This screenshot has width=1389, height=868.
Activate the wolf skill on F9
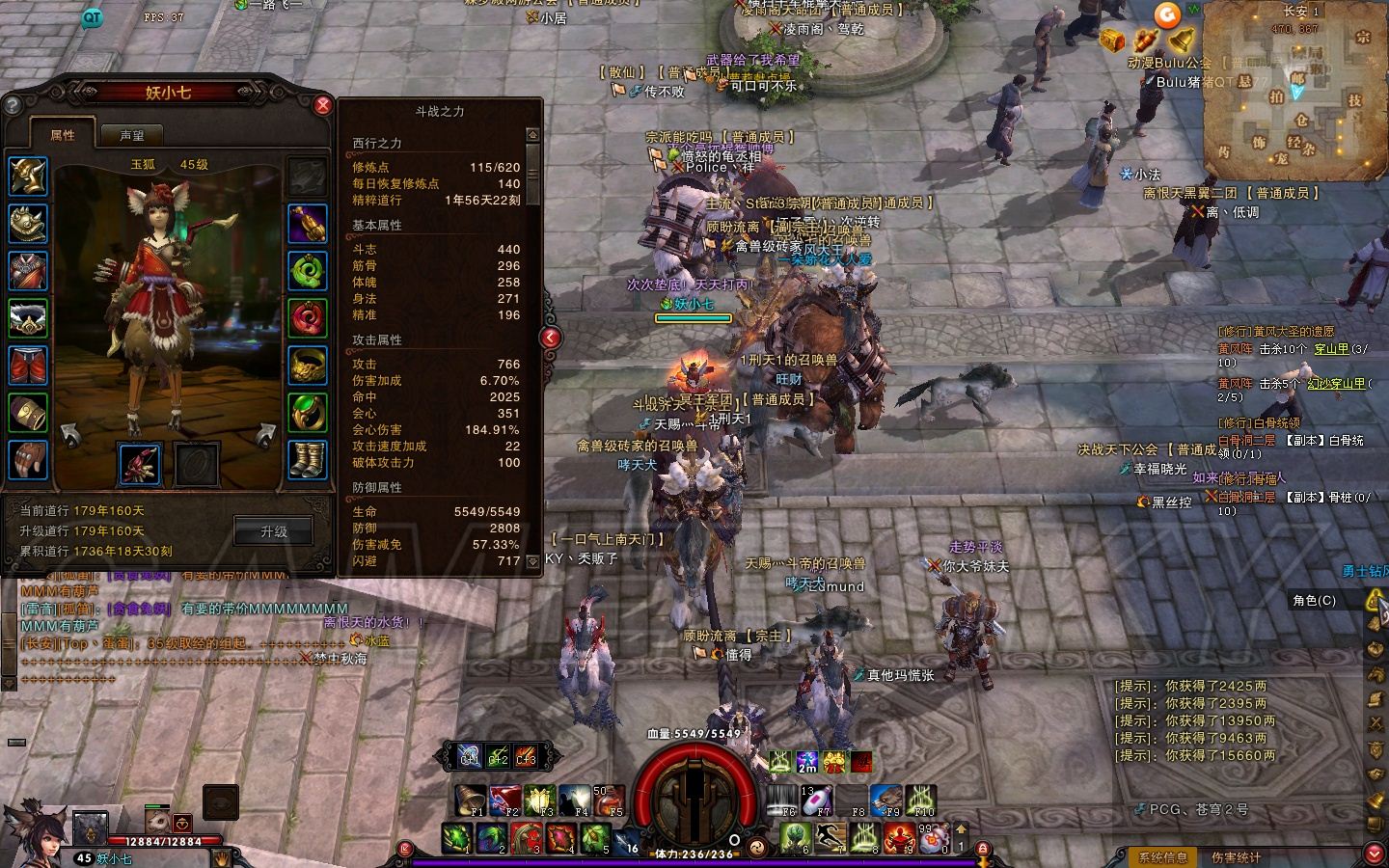885,800
